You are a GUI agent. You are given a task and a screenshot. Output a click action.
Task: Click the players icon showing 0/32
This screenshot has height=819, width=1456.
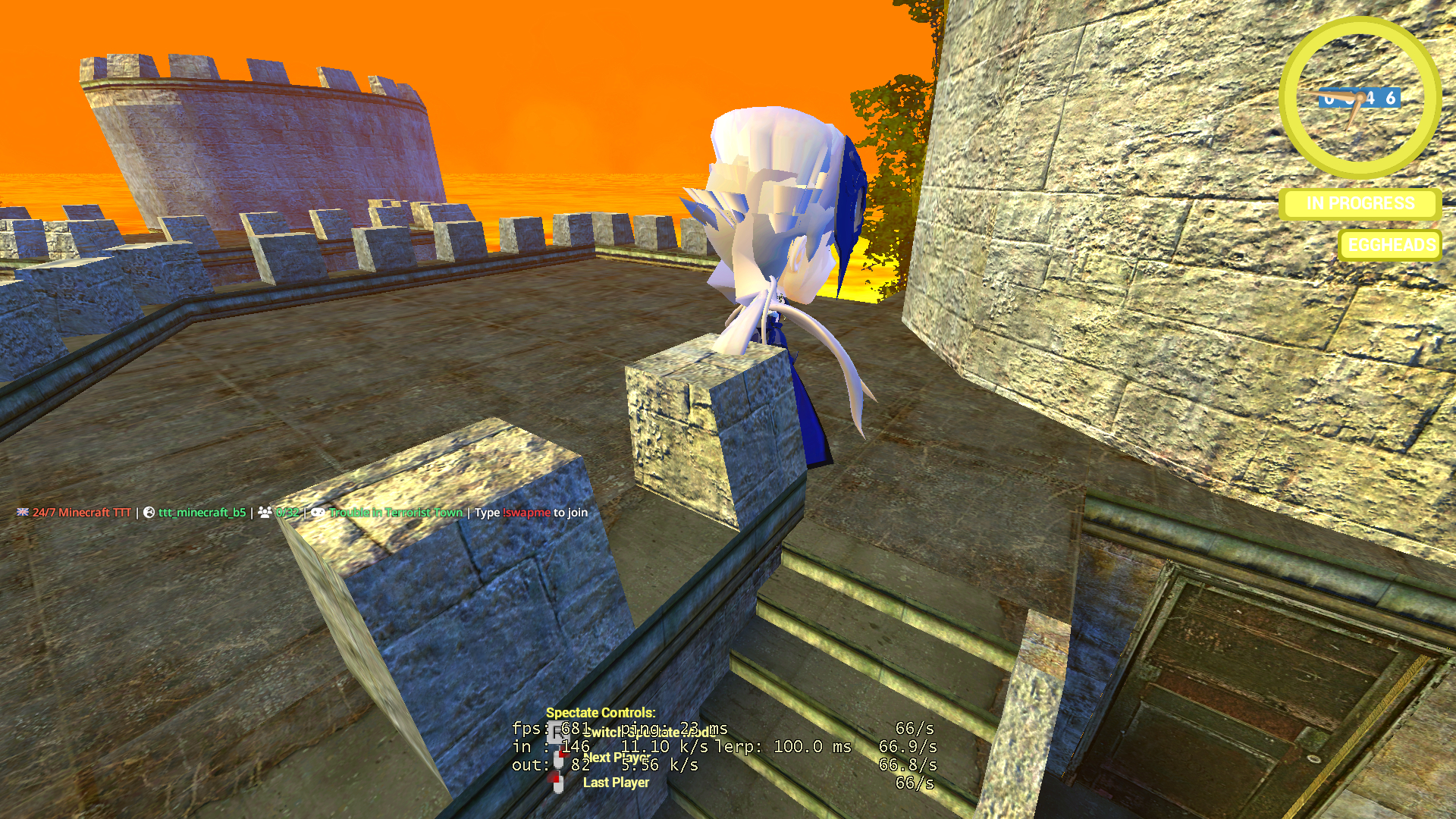265,513
